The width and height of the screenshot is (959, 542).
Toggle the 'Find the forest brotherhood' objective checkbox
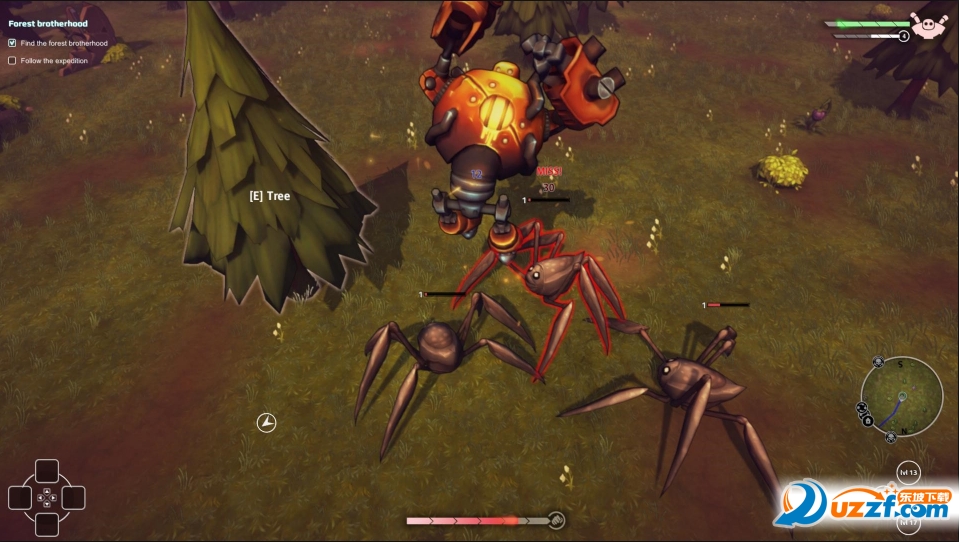(x=12, y=43)
